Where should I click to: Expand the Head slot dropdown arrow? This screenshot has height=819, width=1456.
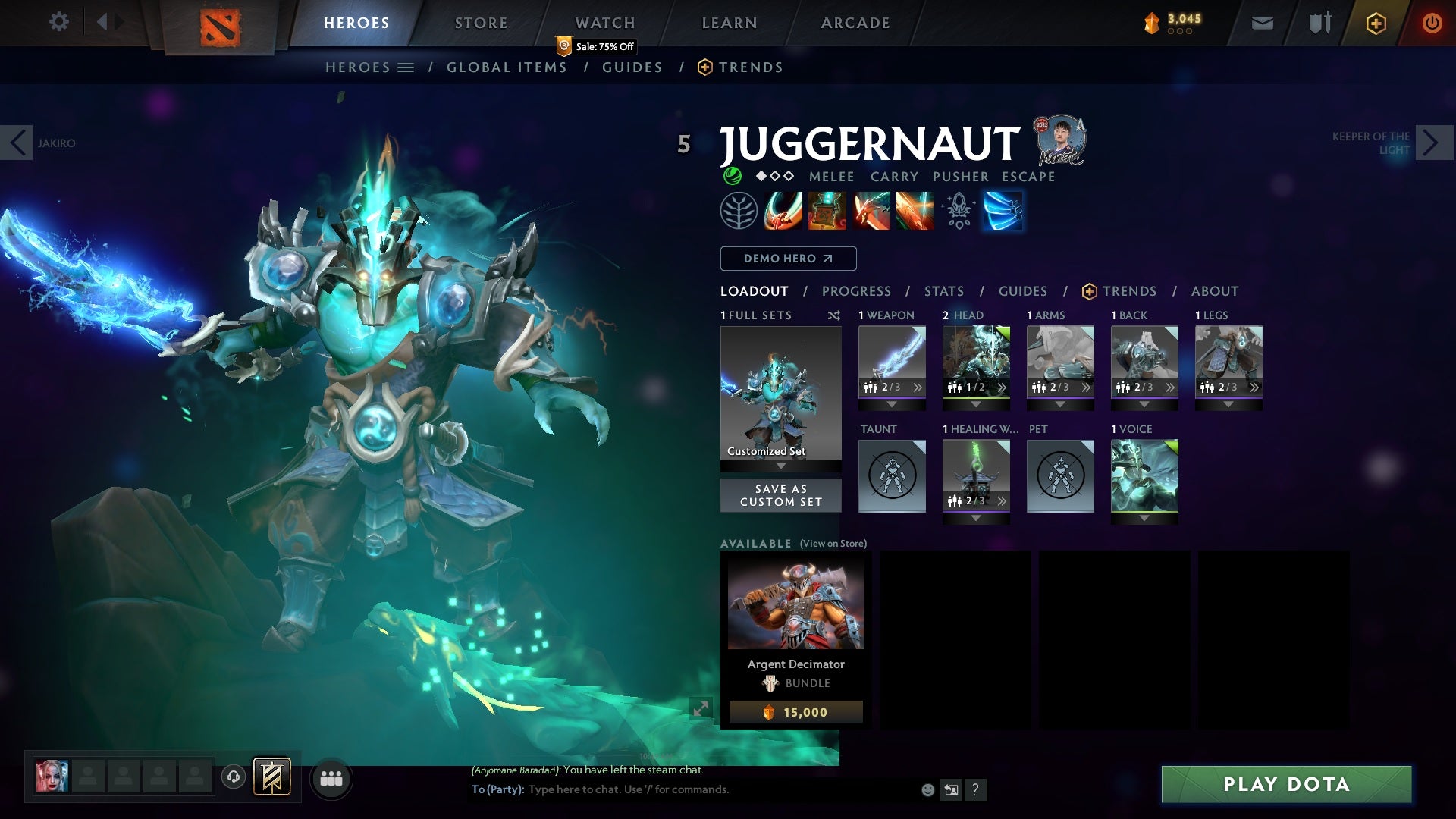[x=976, y=403]
